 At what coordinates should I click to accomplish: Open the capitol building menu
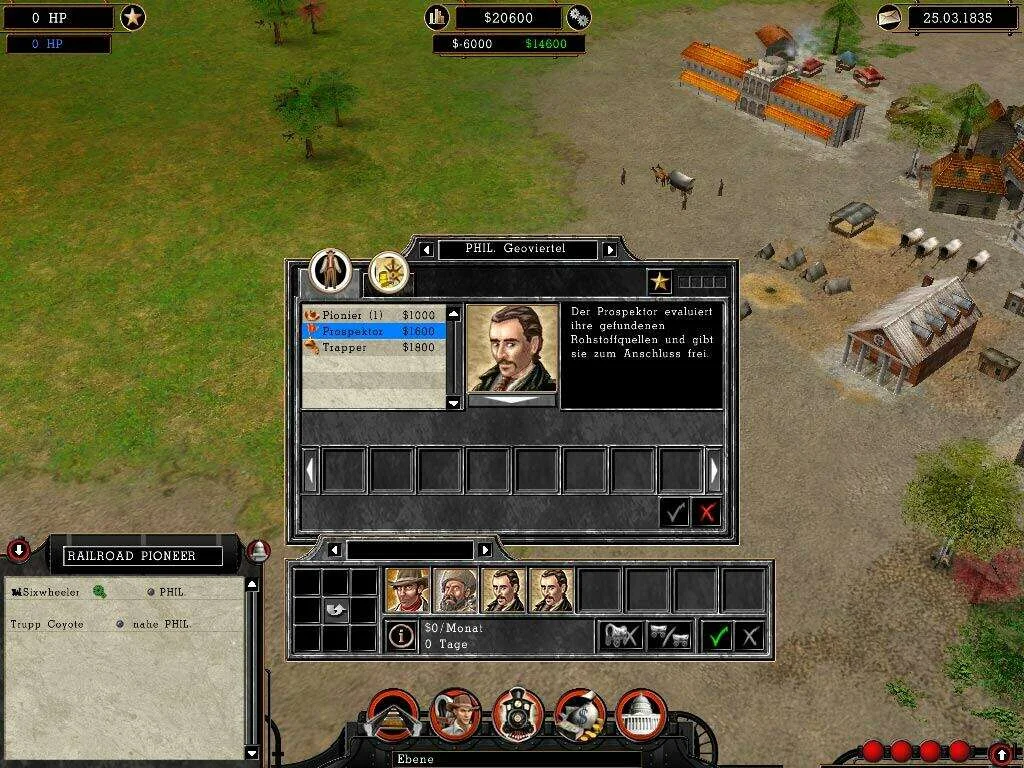pyautogui.click(x=642, y=713)
